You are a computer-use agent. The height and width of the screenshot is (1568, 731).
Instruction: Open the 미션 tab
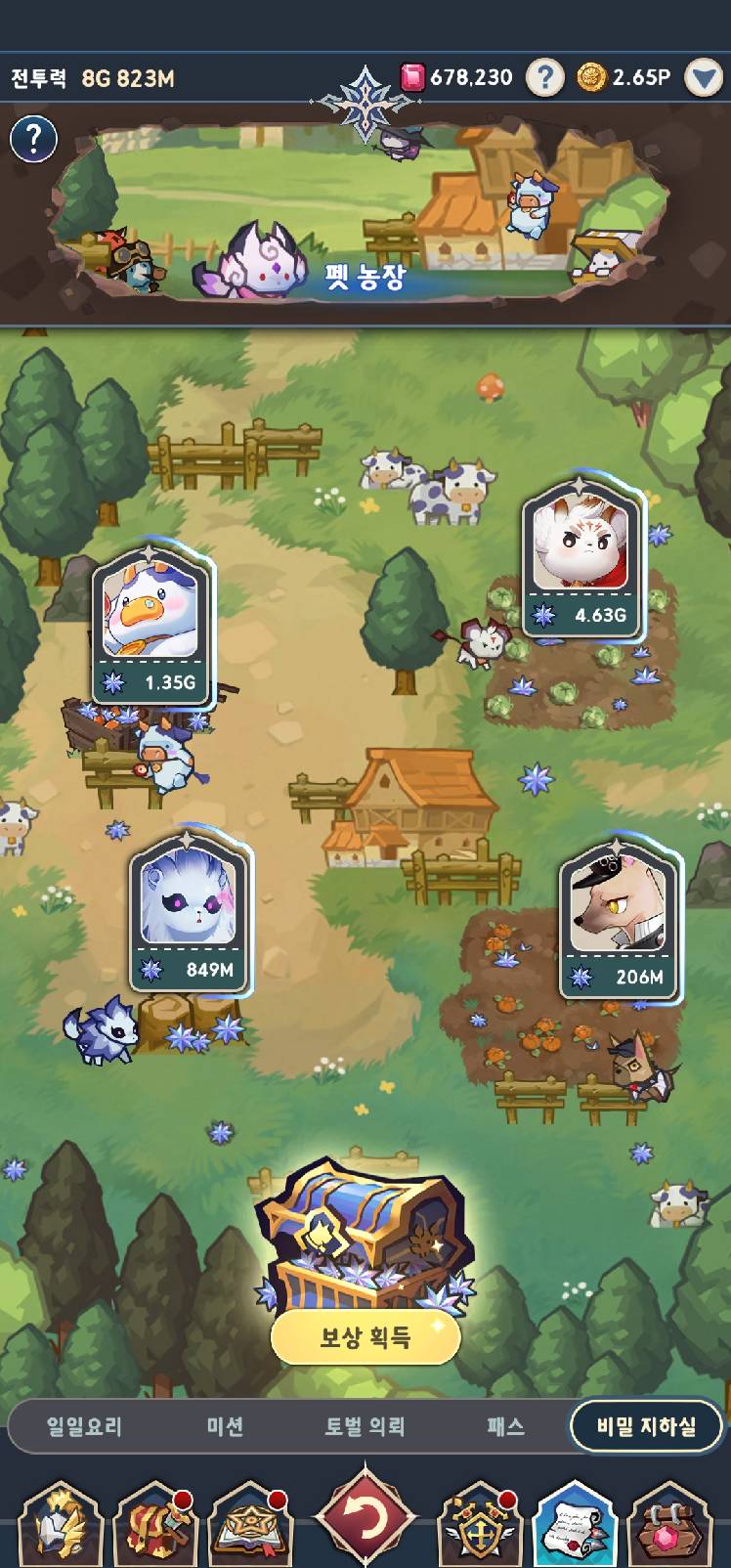(225, 1426)
